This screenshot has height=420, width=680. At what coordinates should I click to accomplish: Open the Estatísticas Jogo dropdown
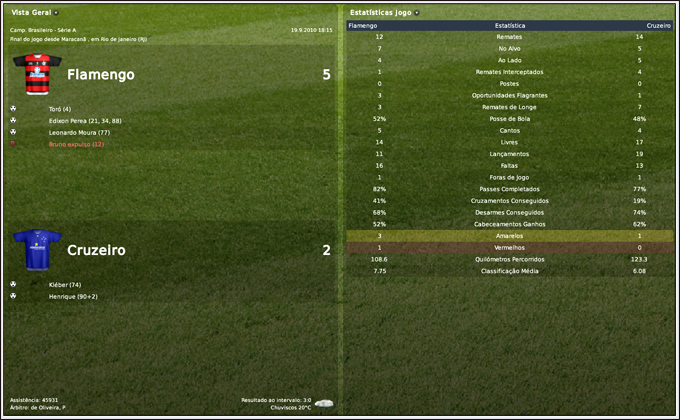tap(385, 12)
